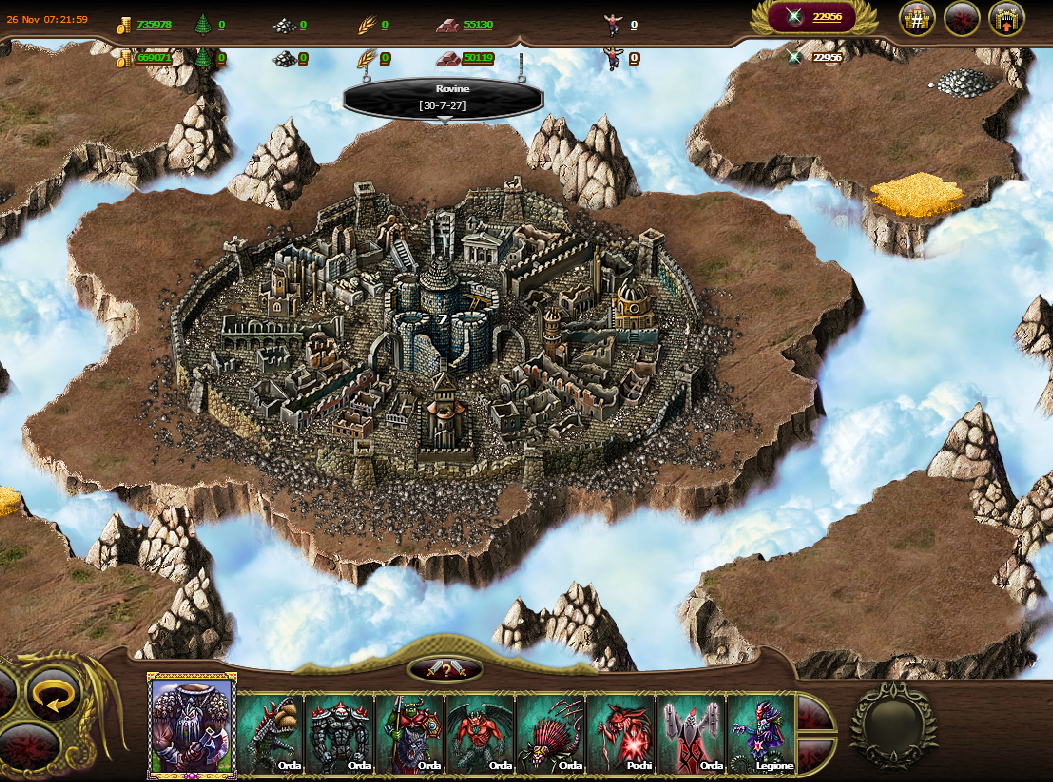Pick the red winged demon unit

pyautogui.click(x=480, y=734)
